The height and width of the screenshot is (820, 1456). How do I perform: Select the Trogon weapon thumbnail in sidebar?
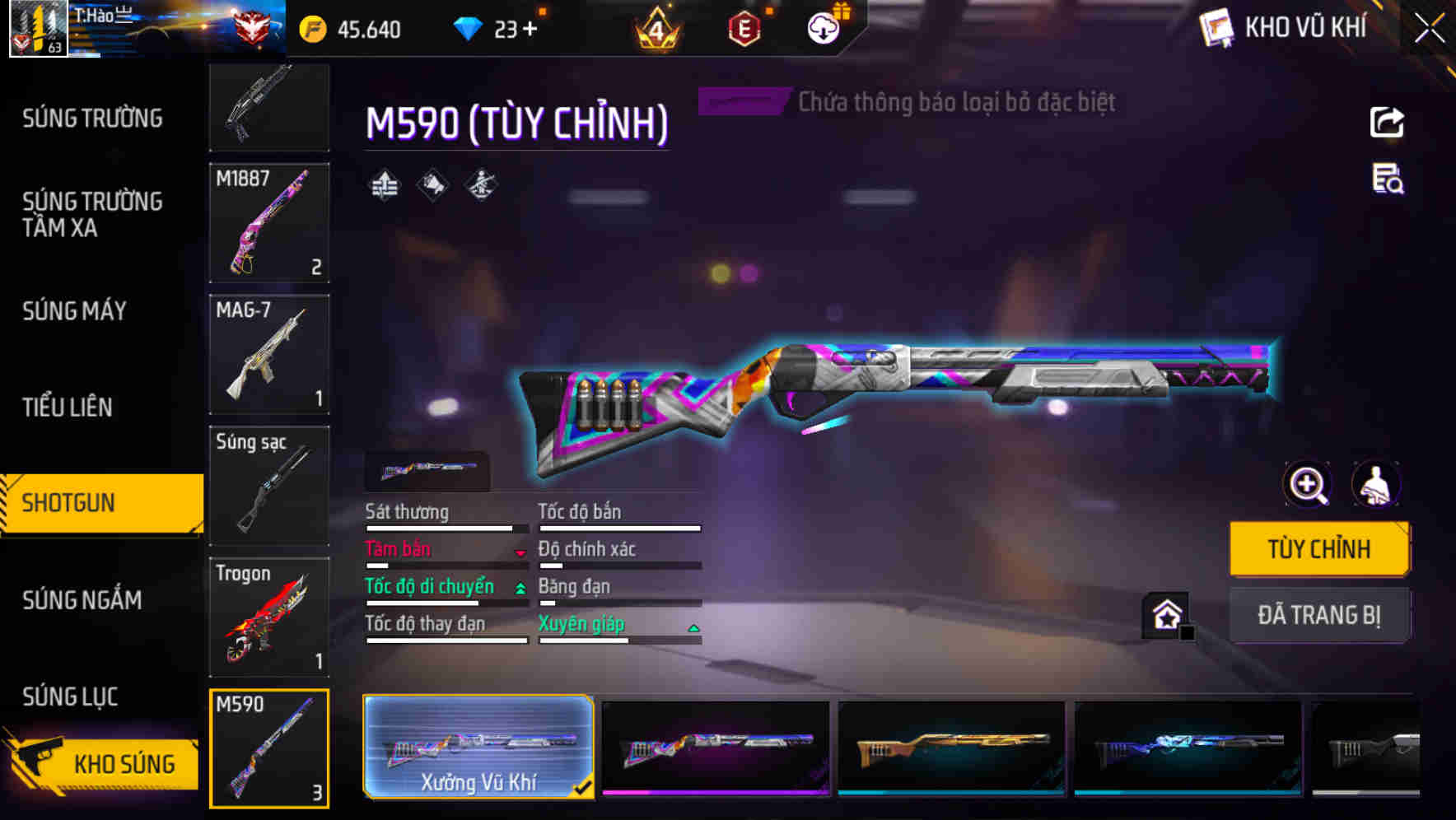pos(268,617)
